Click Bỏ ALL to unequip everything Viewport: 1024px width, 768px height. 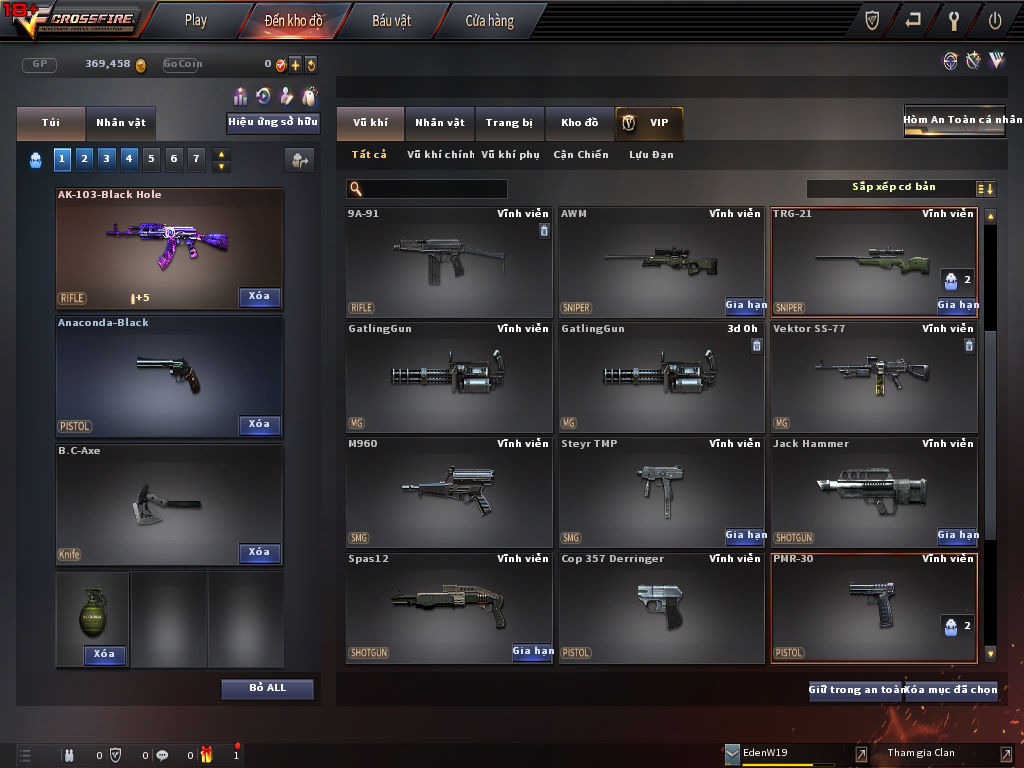tap(267, 689)
